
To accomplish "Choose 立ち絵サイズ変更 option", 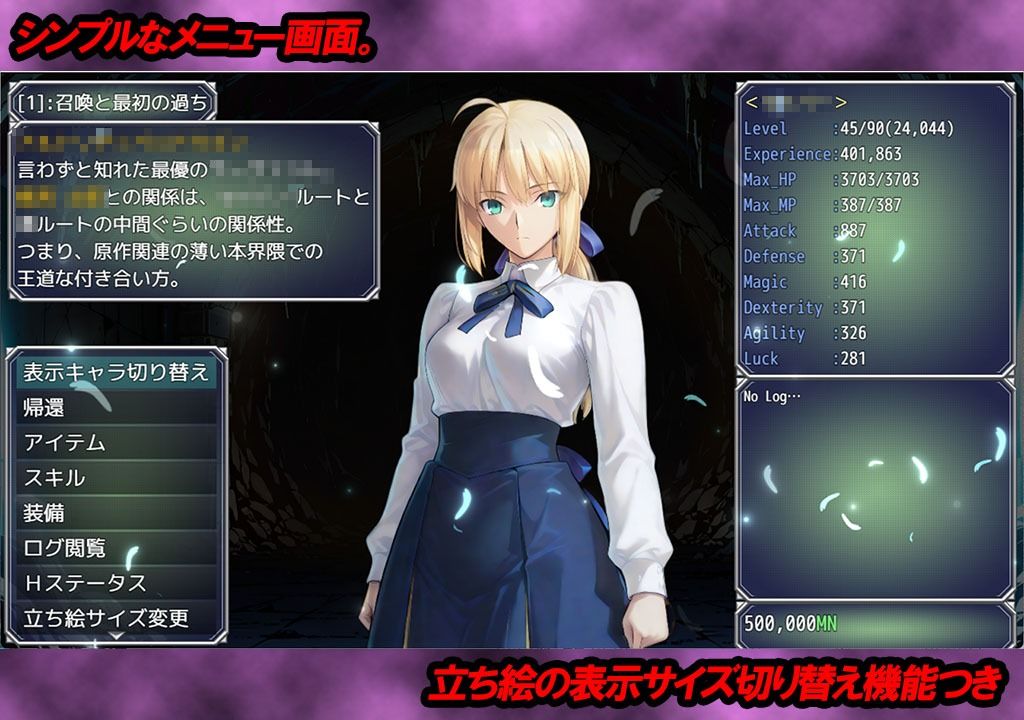I will 116,618.
